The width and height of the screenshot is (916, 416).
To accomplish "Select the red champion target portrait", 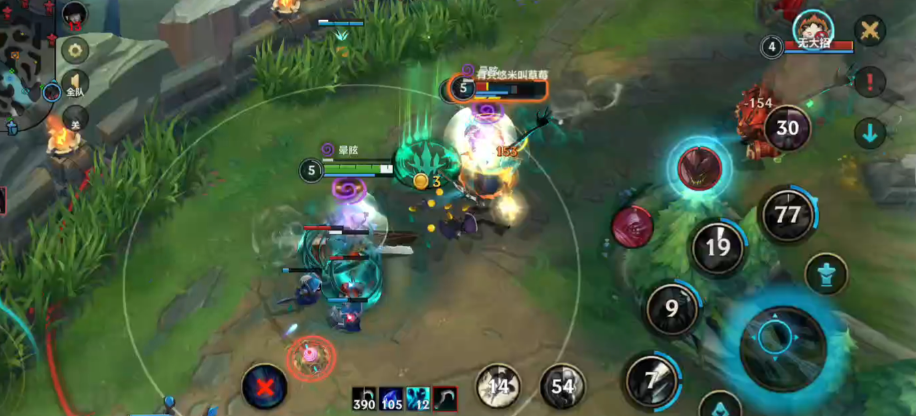I will click(632, 225).
